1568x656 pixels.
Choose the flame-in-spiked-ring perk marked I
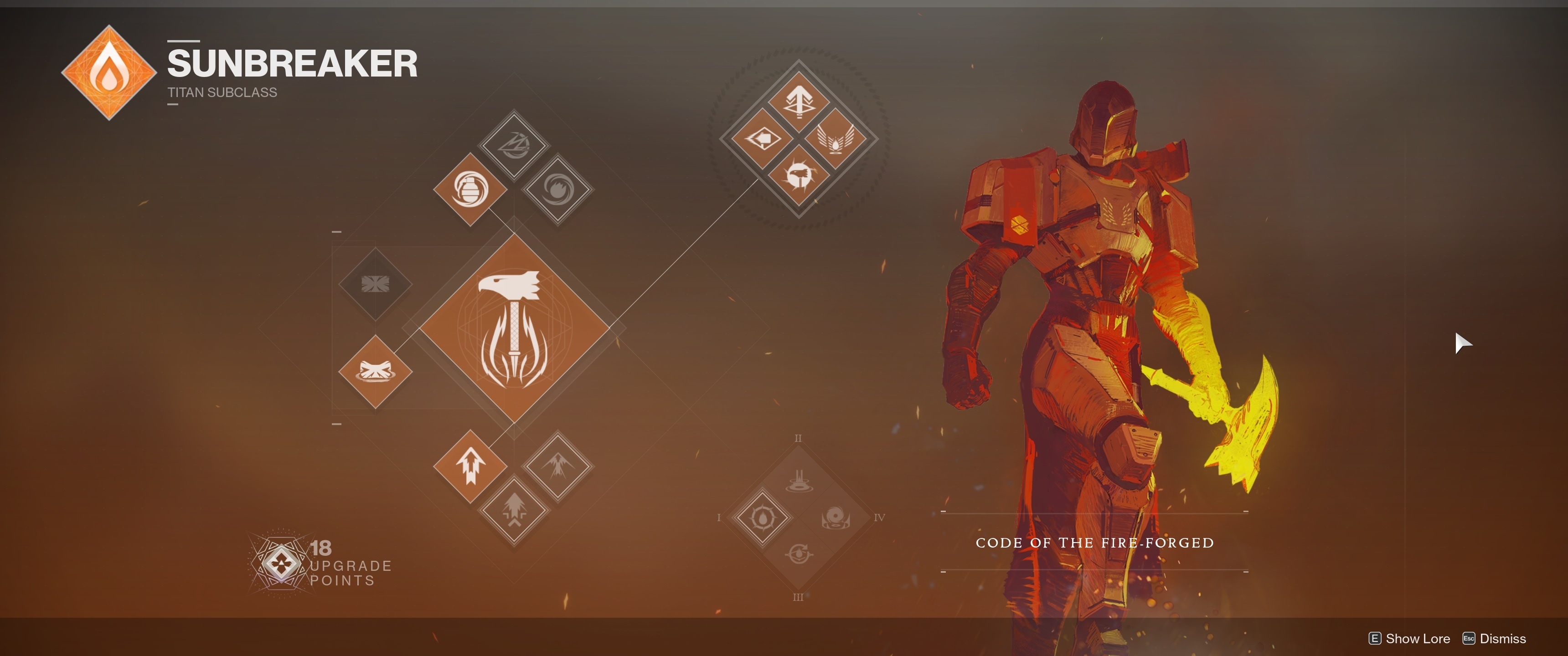[762, 518]
